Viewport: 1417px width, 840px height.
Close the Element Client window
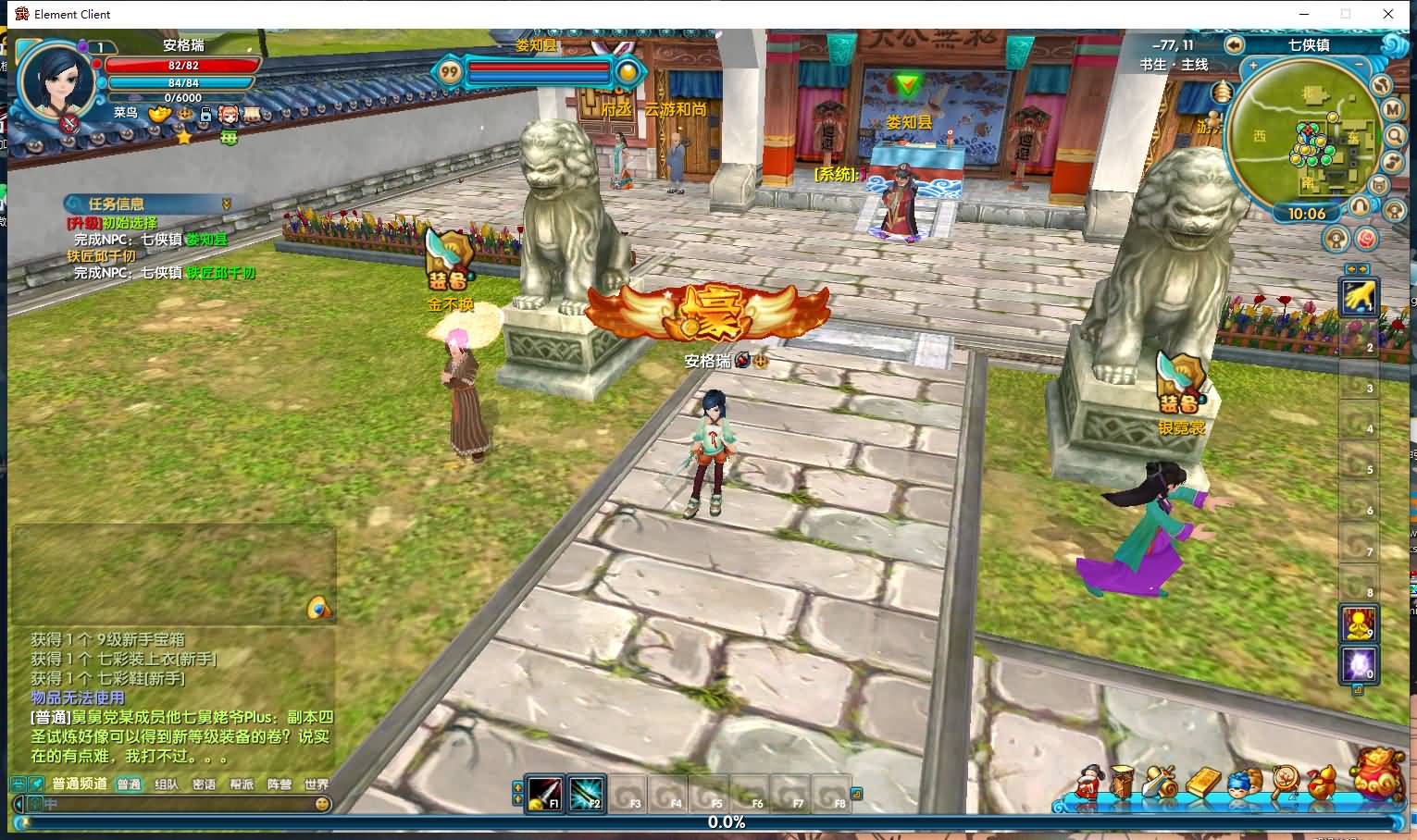pyautogui.click(x=1388, y=14)
